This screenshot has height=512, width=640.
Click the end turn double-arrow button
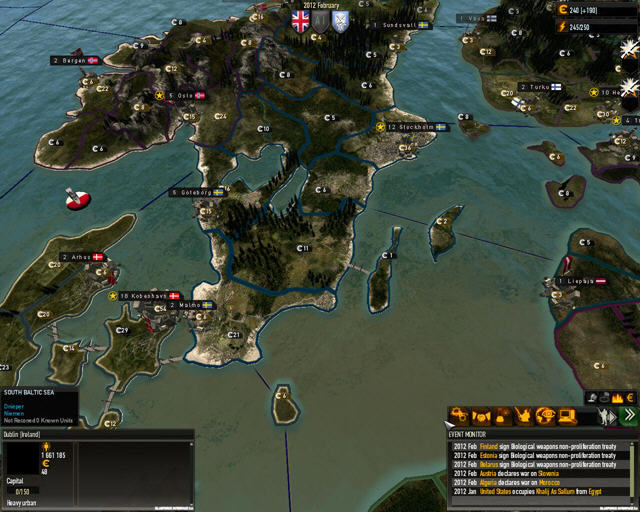pyautogui.click(x=629, y=415)
